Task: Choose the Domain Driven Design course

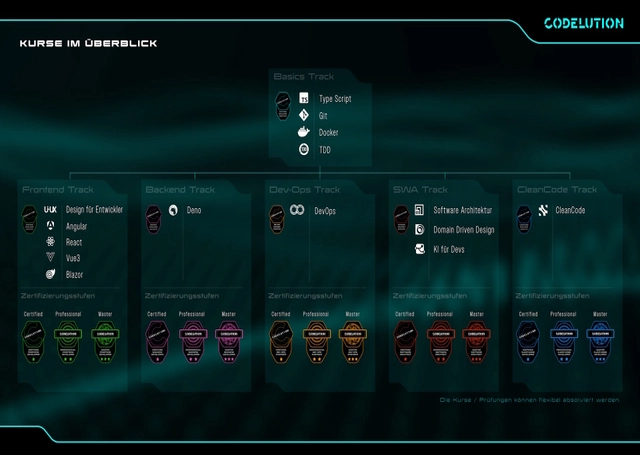Action: pyautogui.click(x=463, y=230)
